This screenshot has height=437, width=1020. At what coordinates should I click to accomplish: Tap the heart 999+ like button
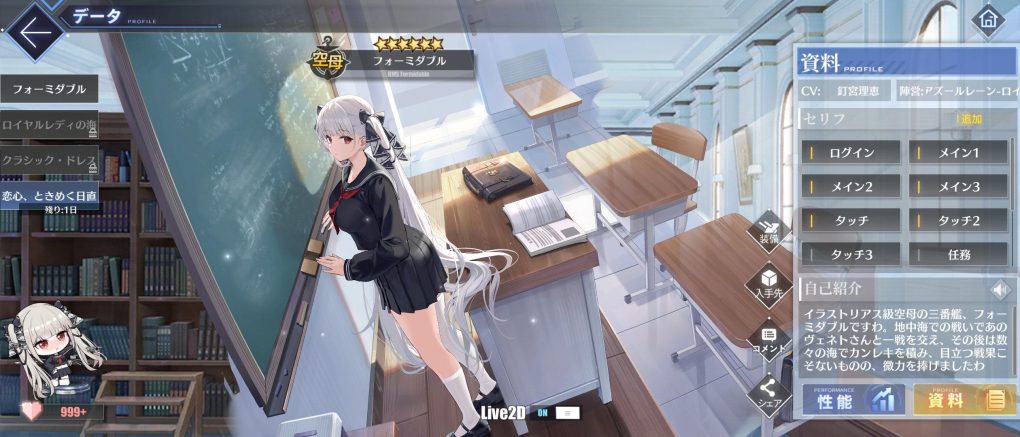[60, 410]
